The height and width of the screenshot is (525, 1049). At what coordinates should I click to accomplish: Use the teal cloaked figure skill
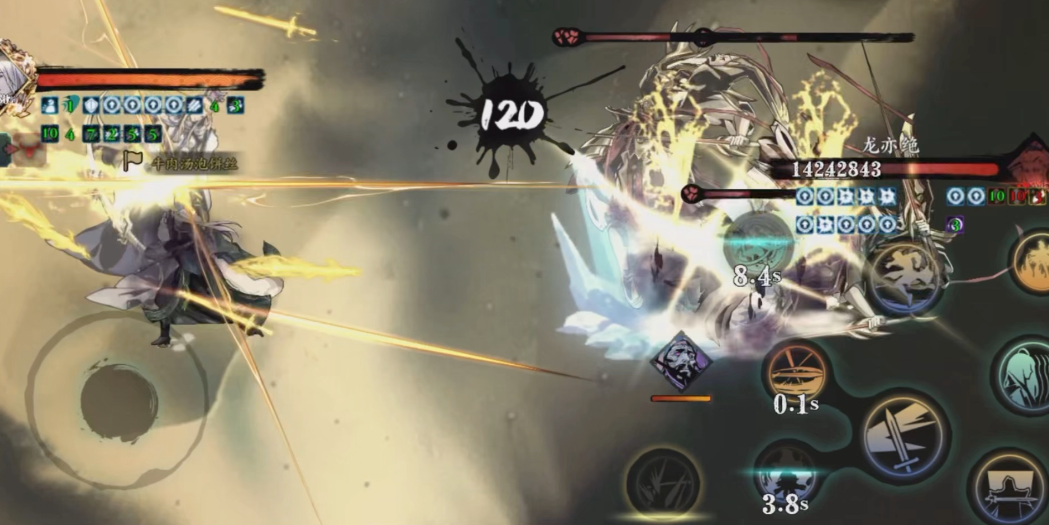pyautogui.click(x=1025, y=375)
